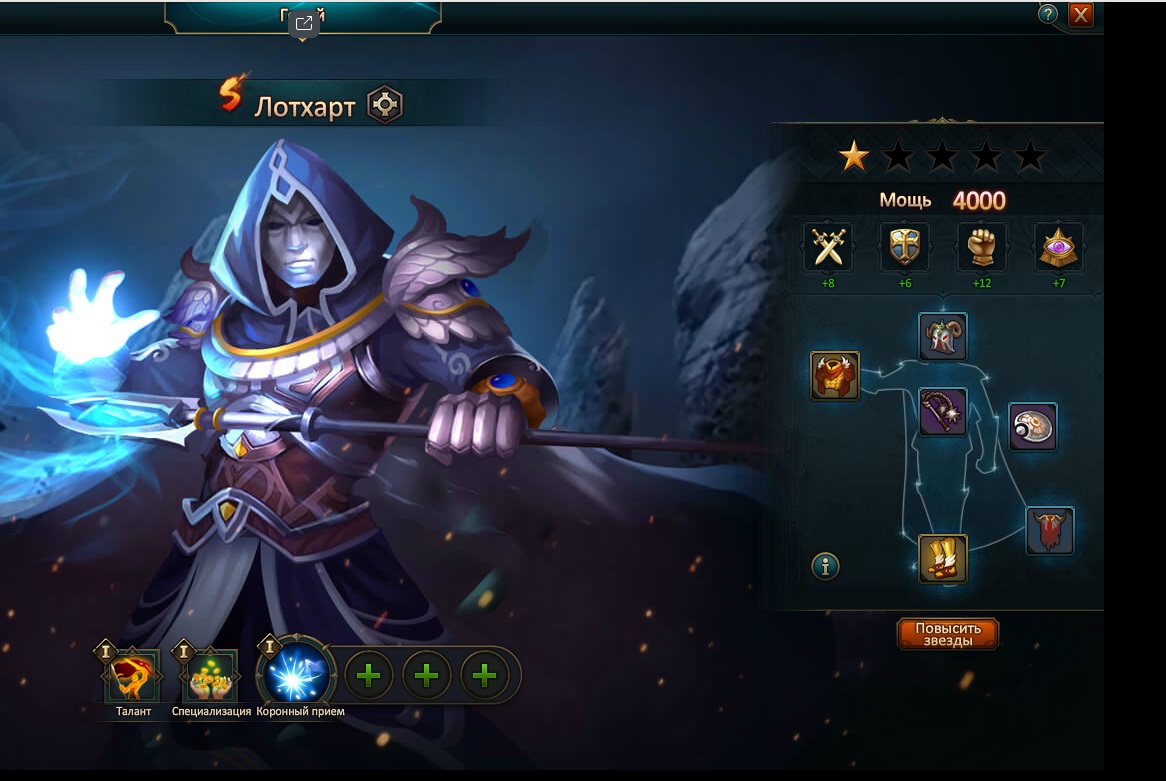Select the shield defense stat icon

(904, 246)
